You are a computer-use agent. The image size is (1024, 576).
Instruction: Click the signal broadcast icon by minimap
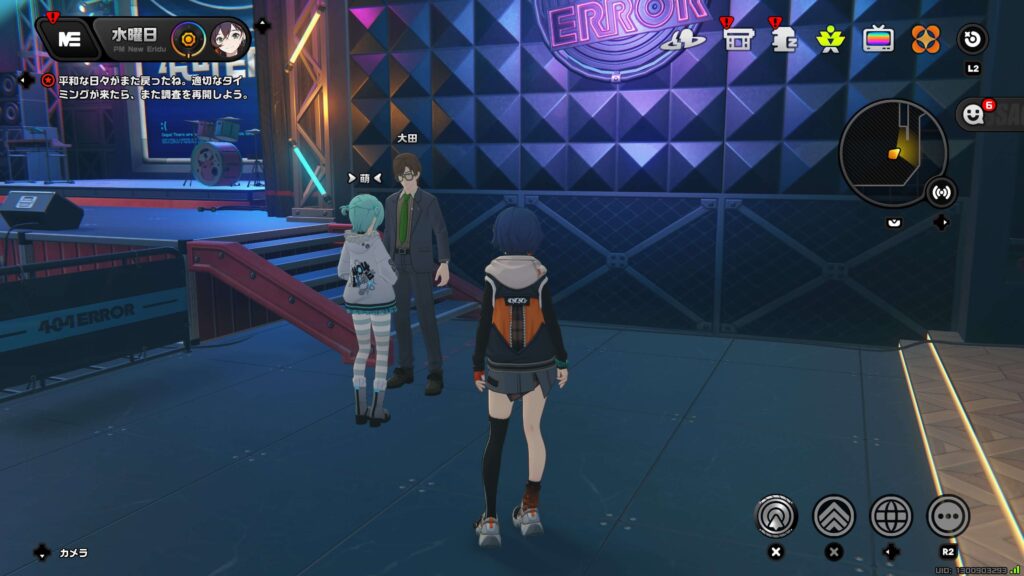coord(941,191)
